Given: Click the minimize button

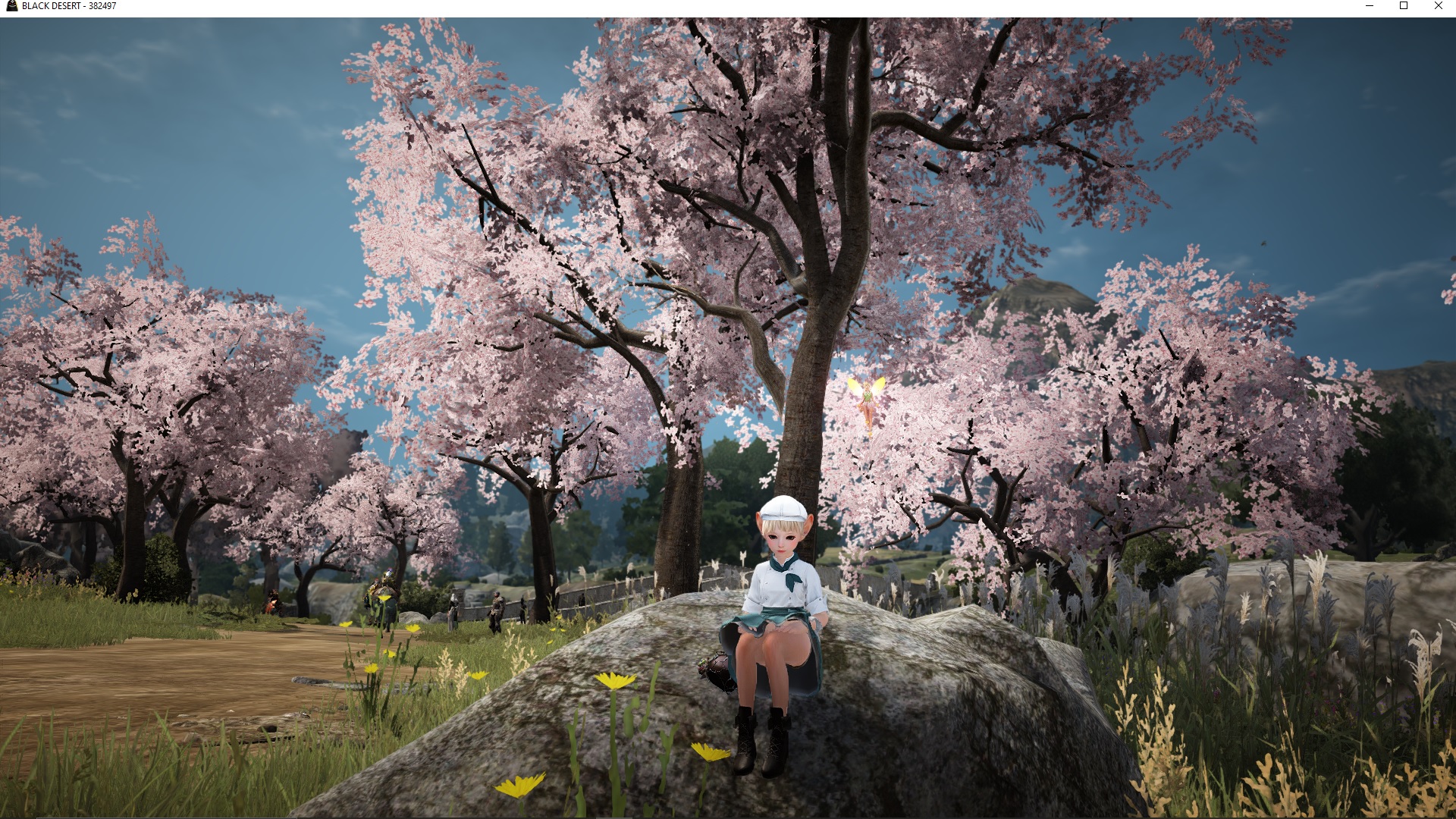Looking at the screenshot, I should (1370, 6).
